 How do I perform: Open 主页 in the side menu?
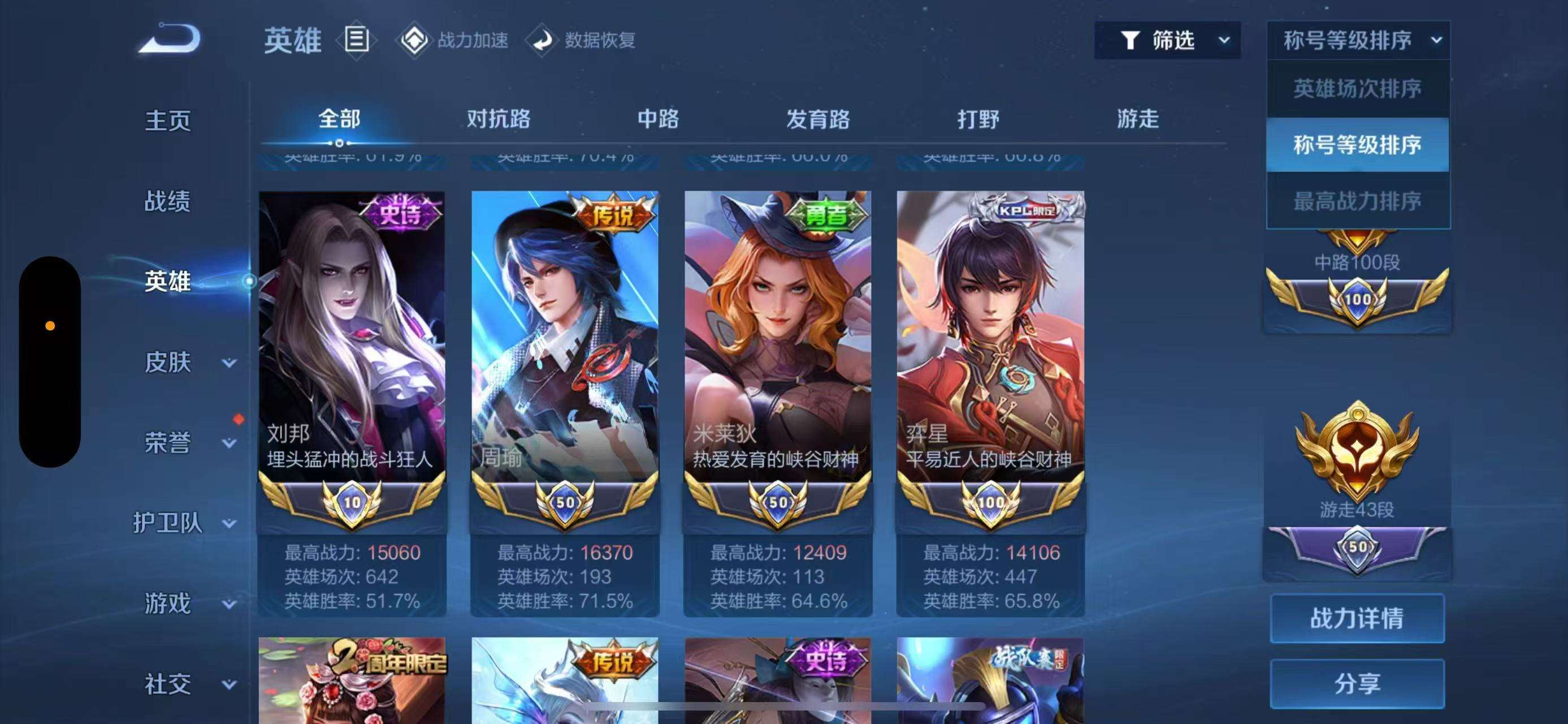167,120
